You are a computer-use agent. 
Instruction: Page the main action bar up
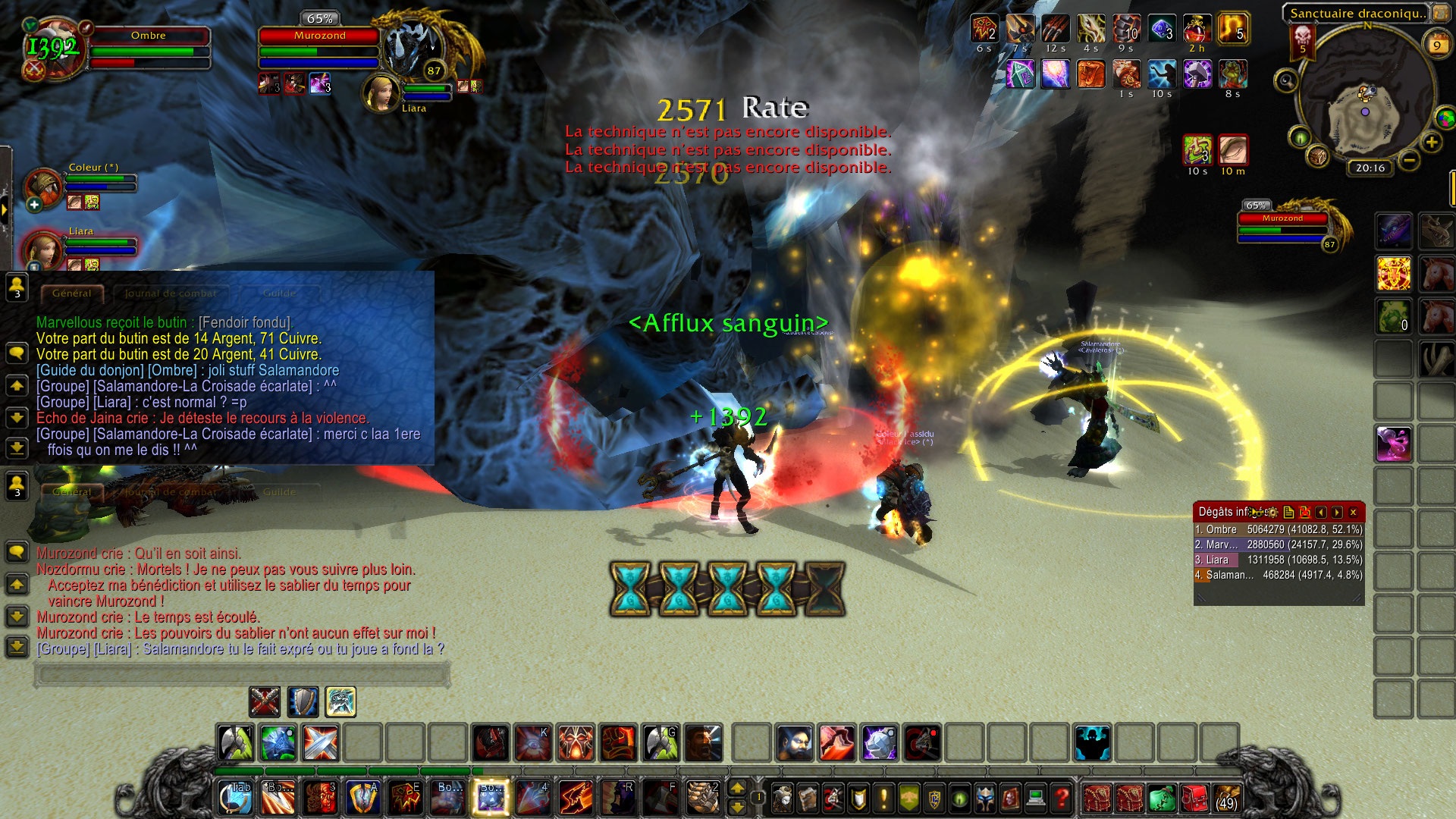(737, 788)
